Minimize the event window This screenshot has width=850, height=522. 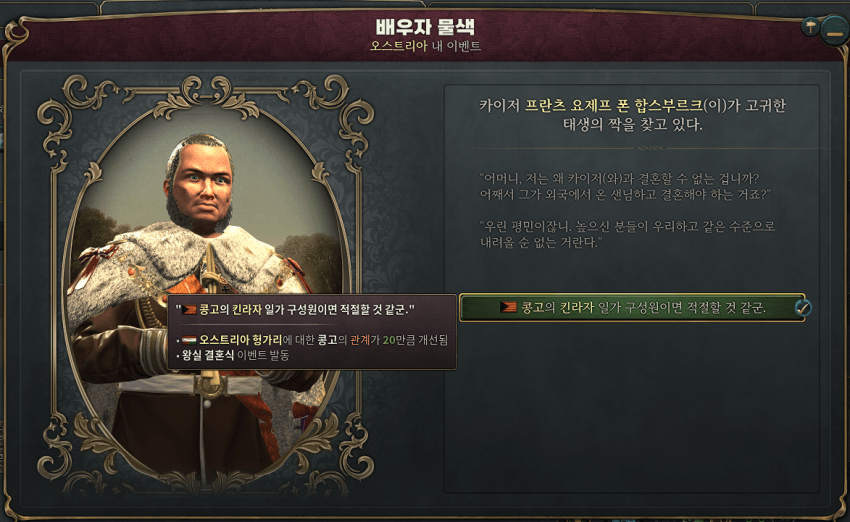click(x=834, y=33)
